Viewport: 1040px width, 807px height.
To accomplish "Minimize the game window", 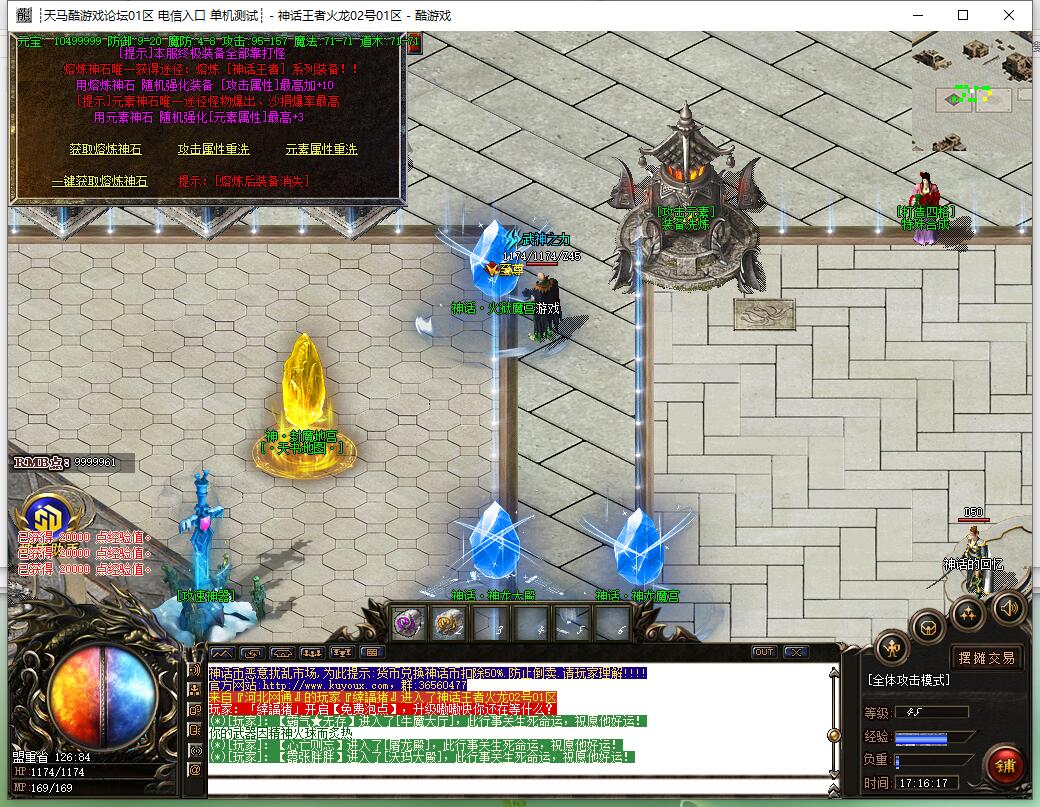I will [916, 15].
